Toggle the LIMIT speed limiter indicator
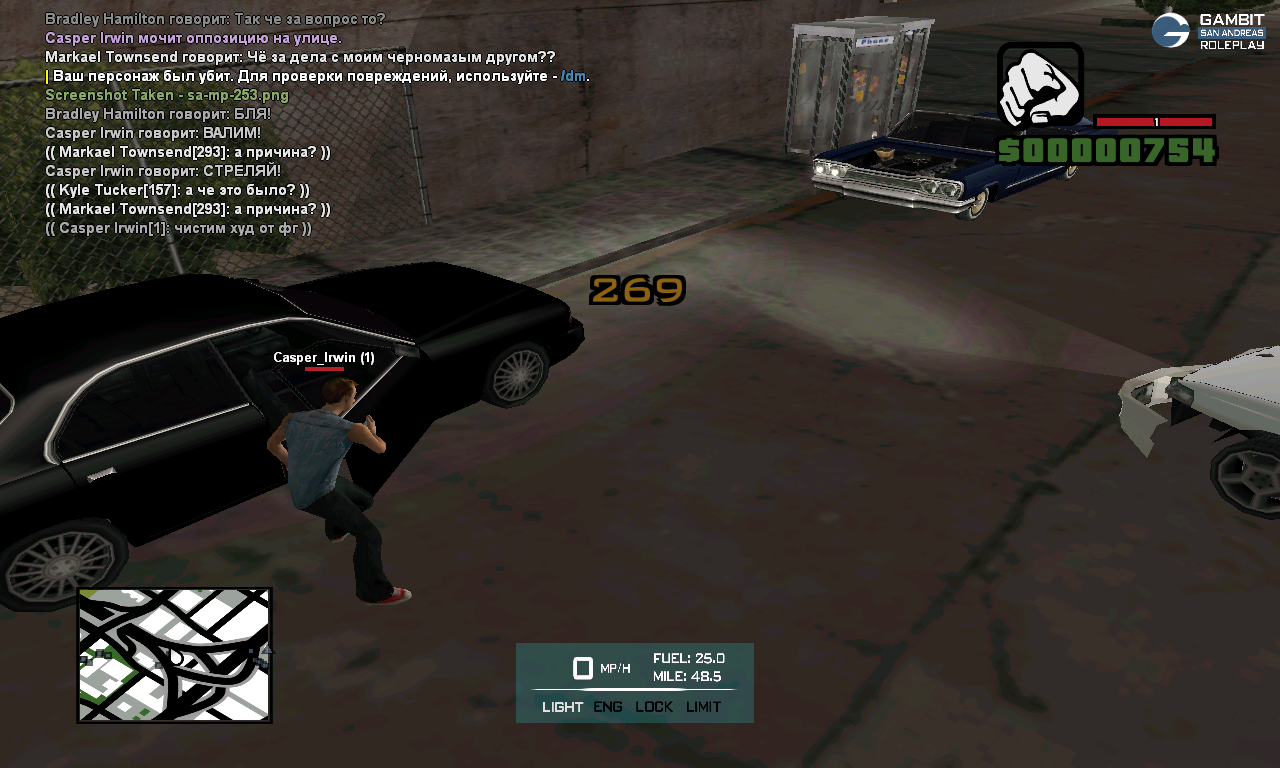The image size is (1280, 768). (x=703, y=707)
